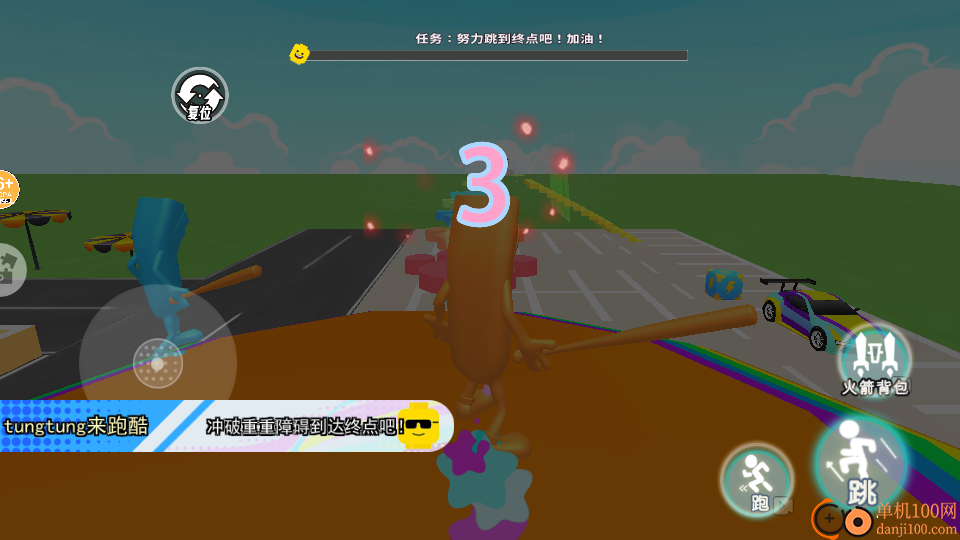Tap the orange 6+ age rating badge
This screenshot has height=540, width=960.
coord(7,189)
